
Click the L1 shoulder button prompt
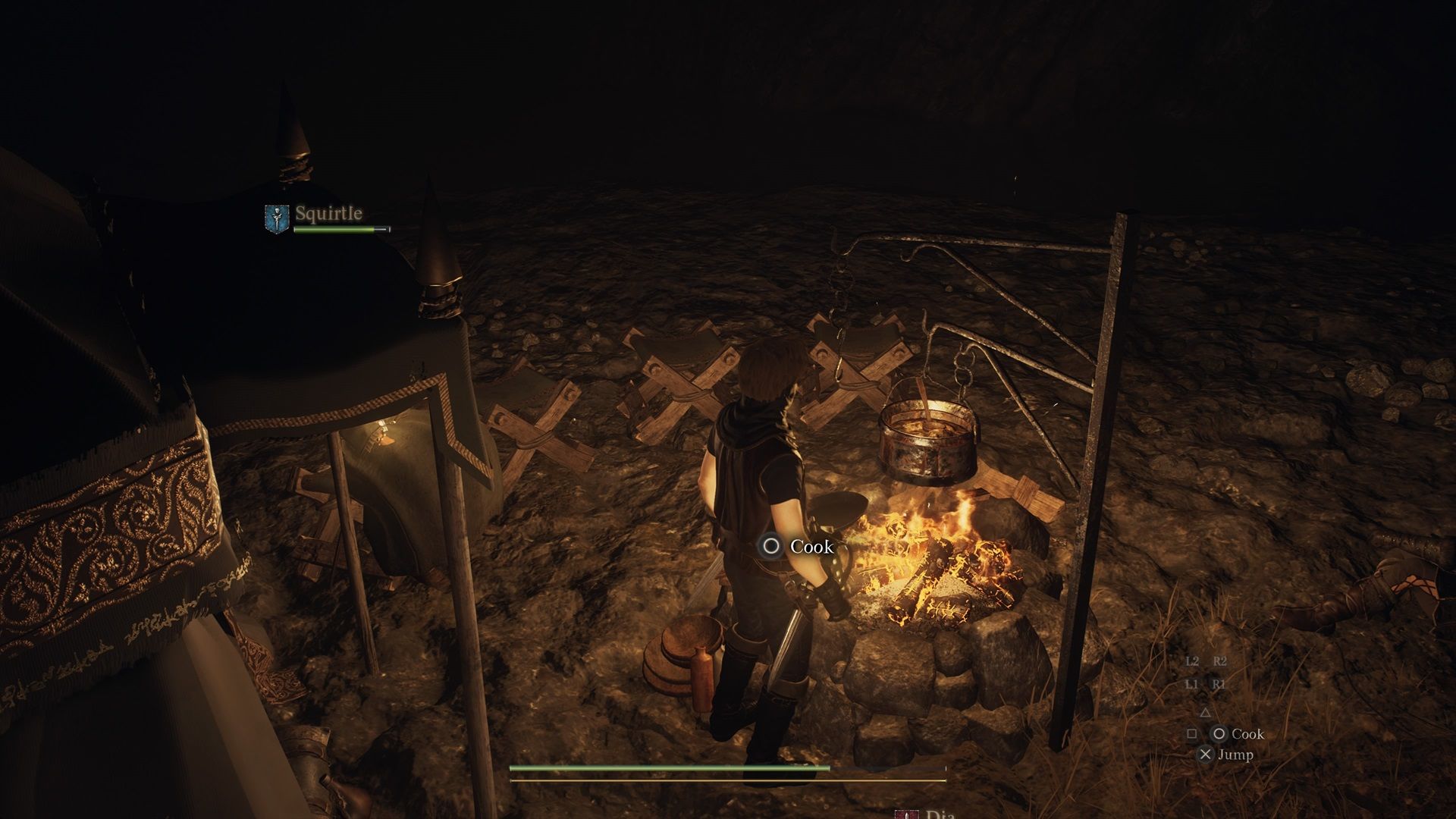click(x=1193, y=686)
